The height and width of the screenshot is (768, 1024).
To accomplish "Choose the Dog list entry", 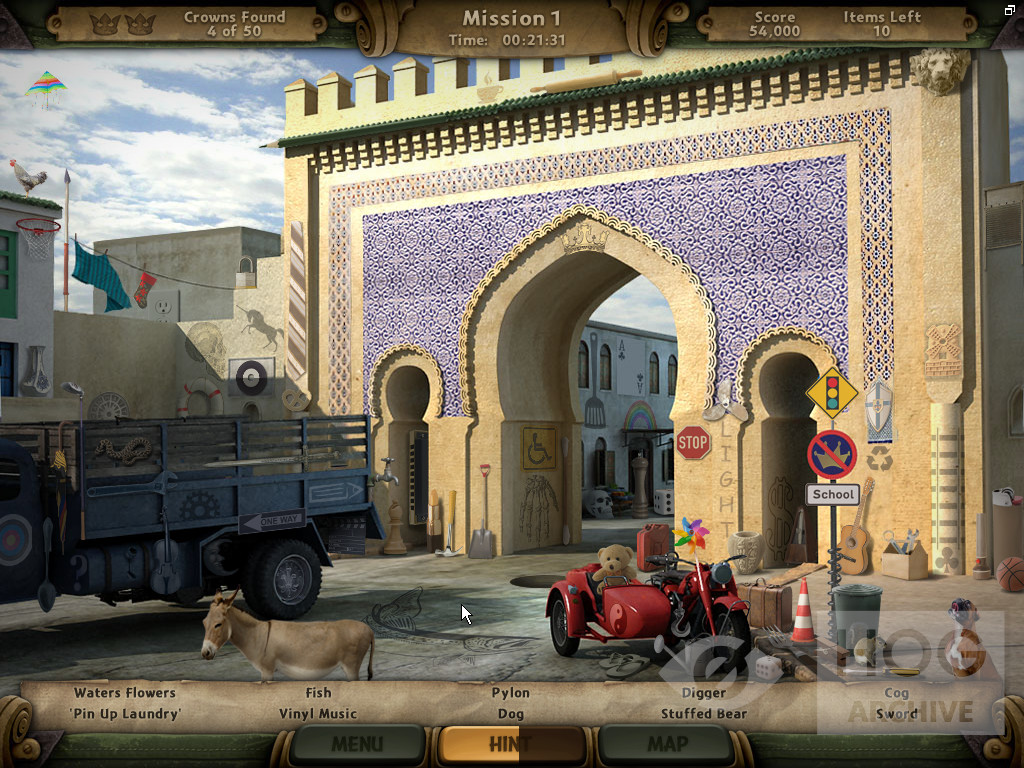I will 511,714.
